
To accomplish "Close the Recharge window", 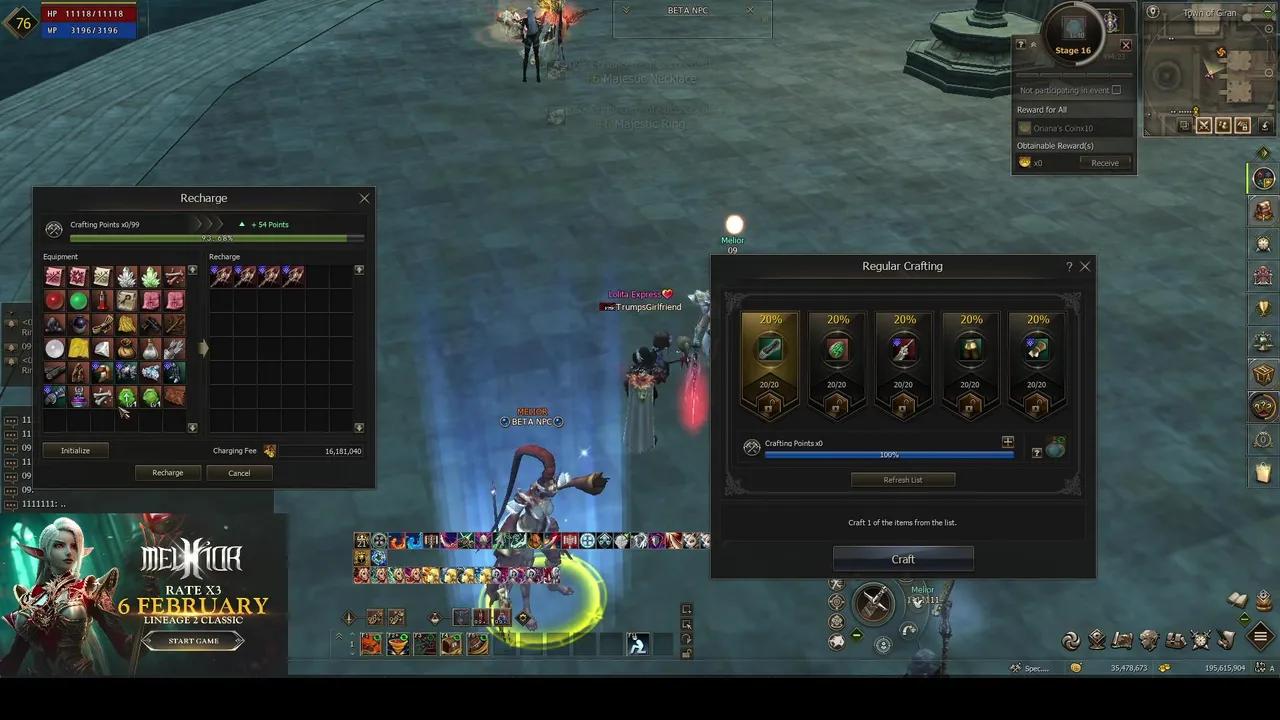I will pyautogui.click(x=364, y=198).
